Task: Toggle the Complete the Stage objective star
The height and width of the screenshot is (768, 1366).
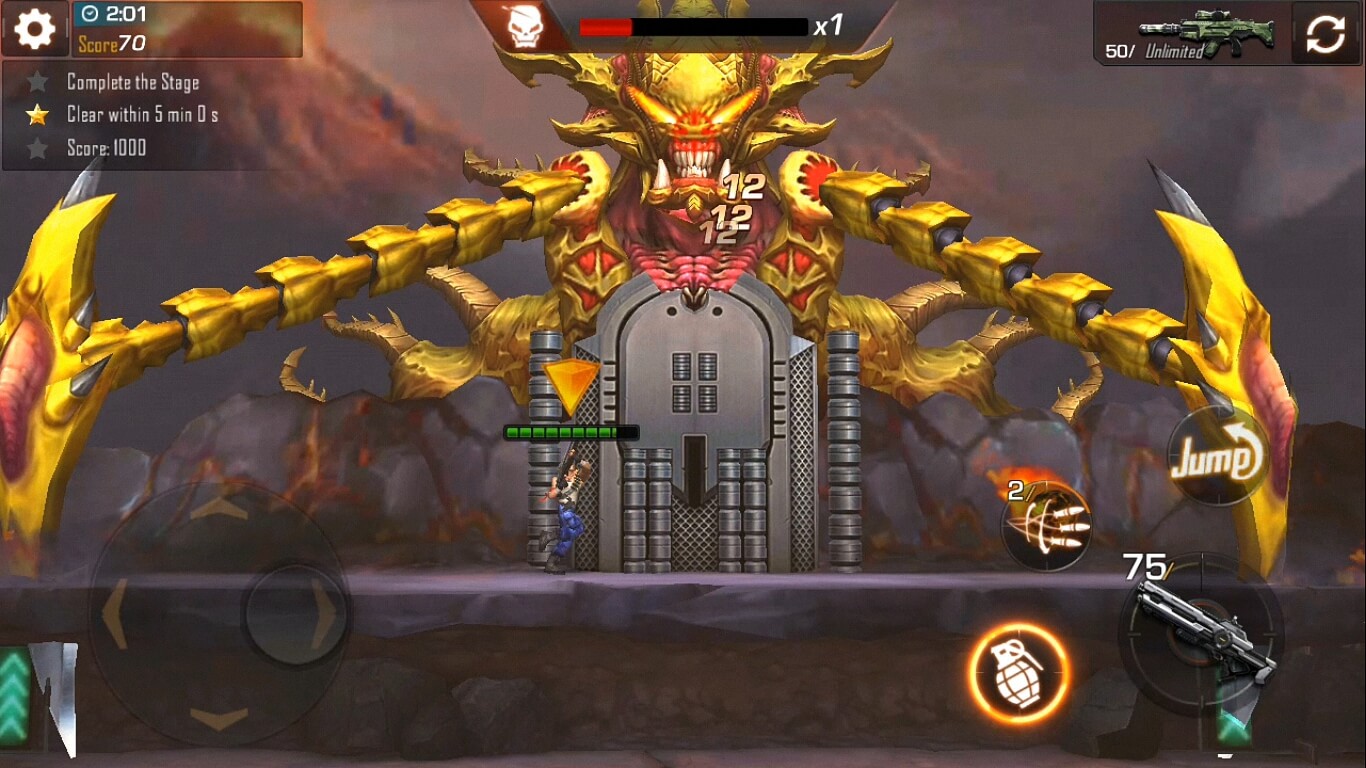Action: [36, 84]
